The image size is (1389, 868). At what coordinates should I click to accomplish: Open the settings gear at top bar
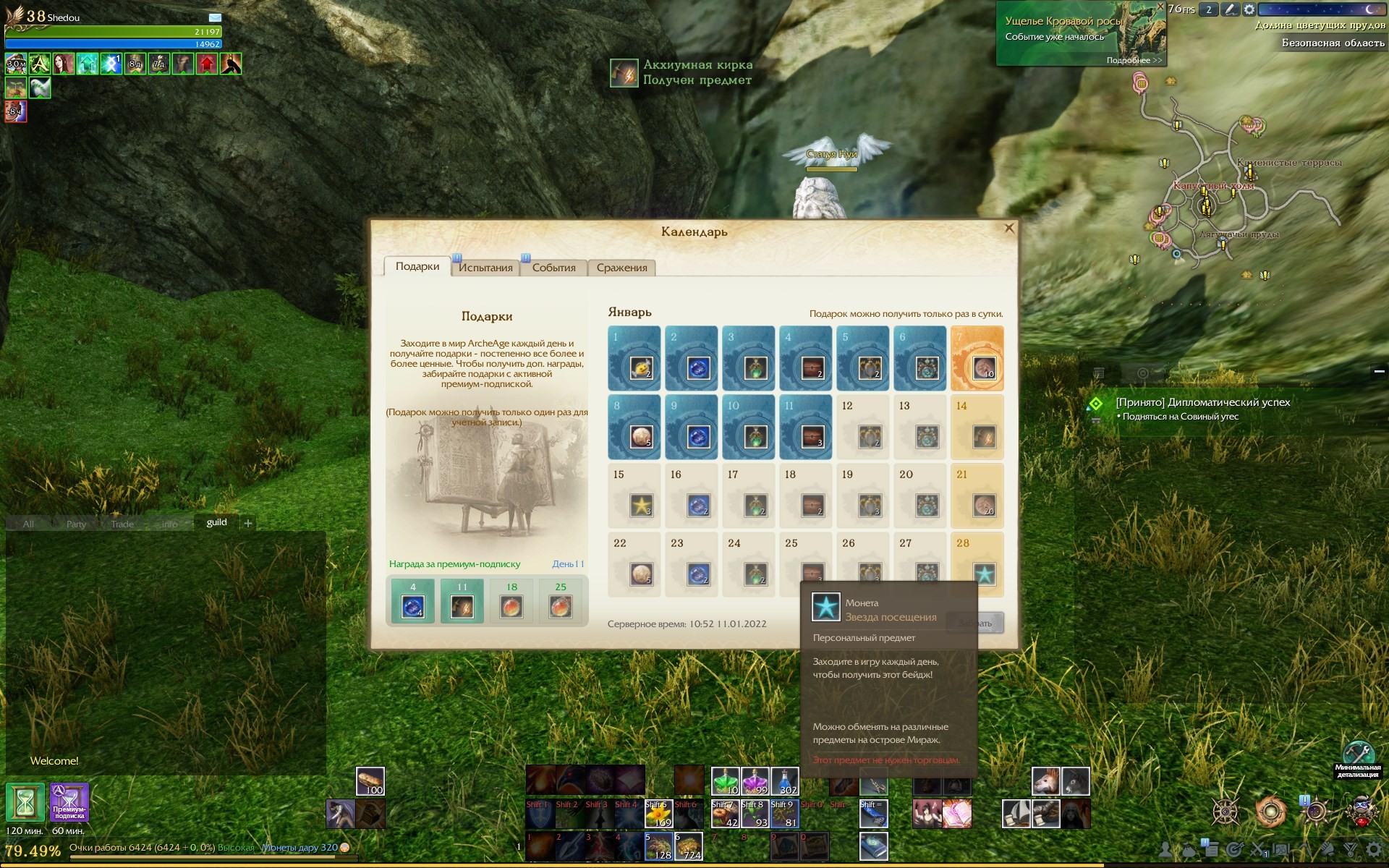(x=1249, y=9)
